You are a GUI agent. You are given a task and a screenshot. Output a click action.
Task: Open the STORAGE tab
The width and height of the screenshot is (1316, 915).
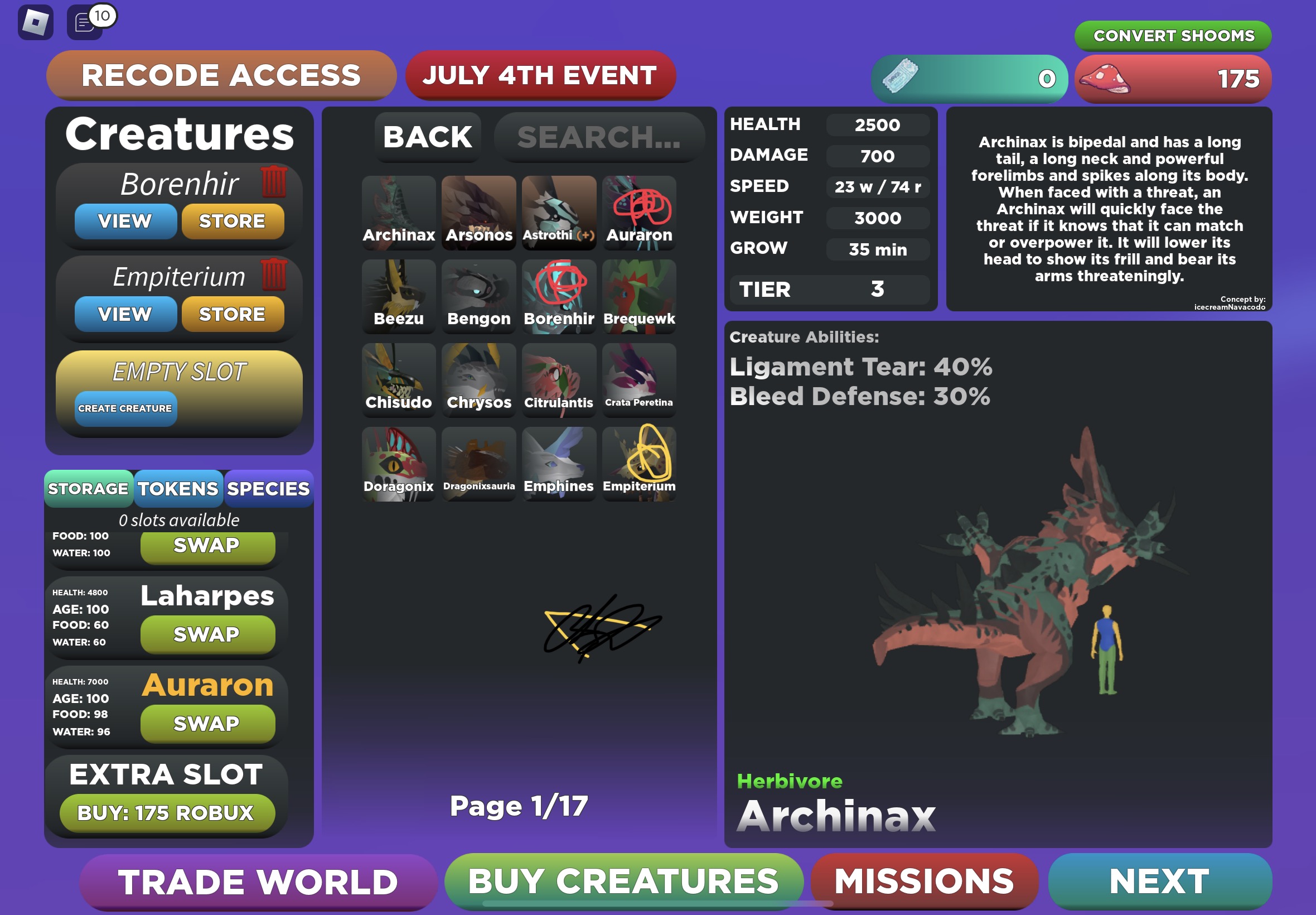[89, 489]
